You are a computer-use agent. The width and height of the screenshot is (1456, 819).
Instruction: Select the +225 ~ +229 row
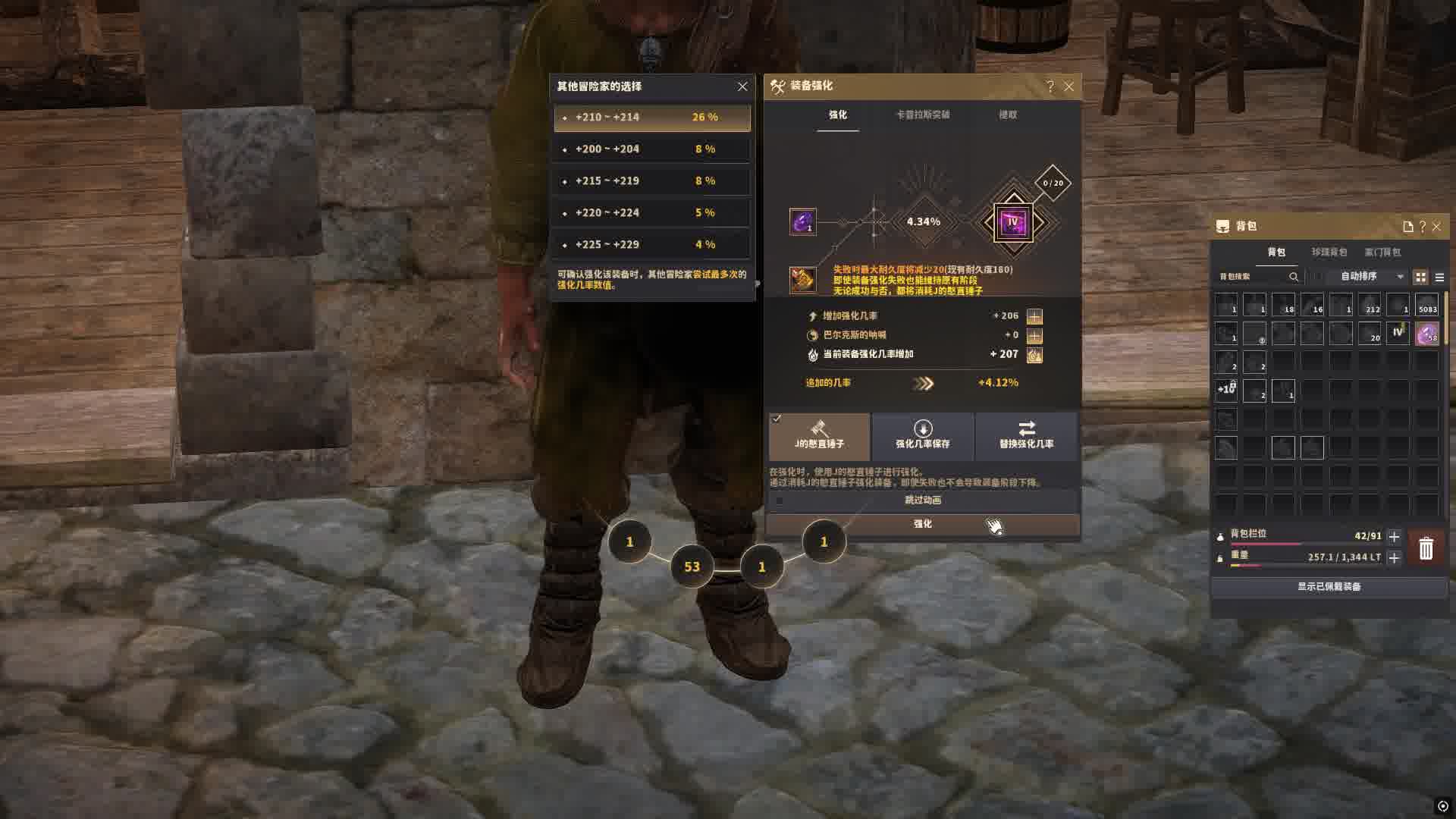point(652,244)
